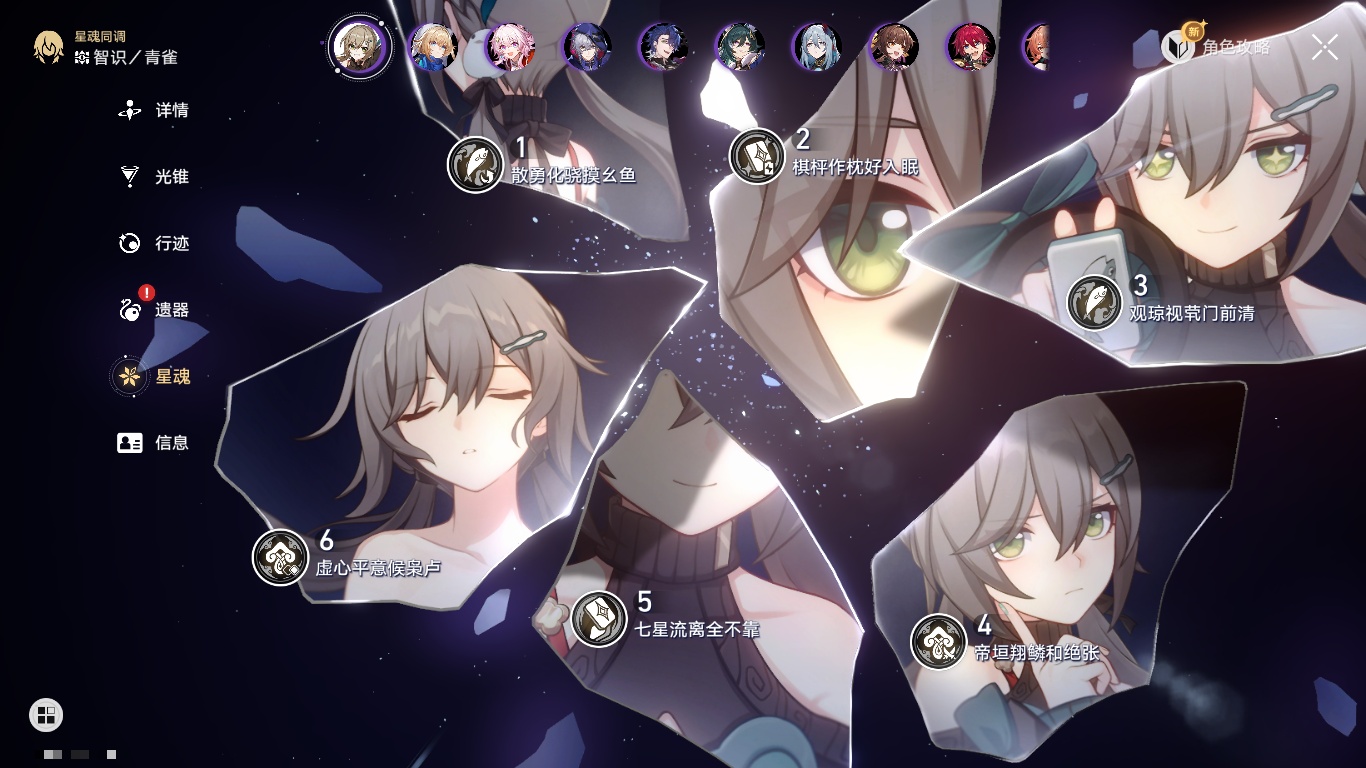Inspect eidolon 3 观琼视茕门前清 node
This screenshot has height=768, width=1366.
pos(1094,302)
